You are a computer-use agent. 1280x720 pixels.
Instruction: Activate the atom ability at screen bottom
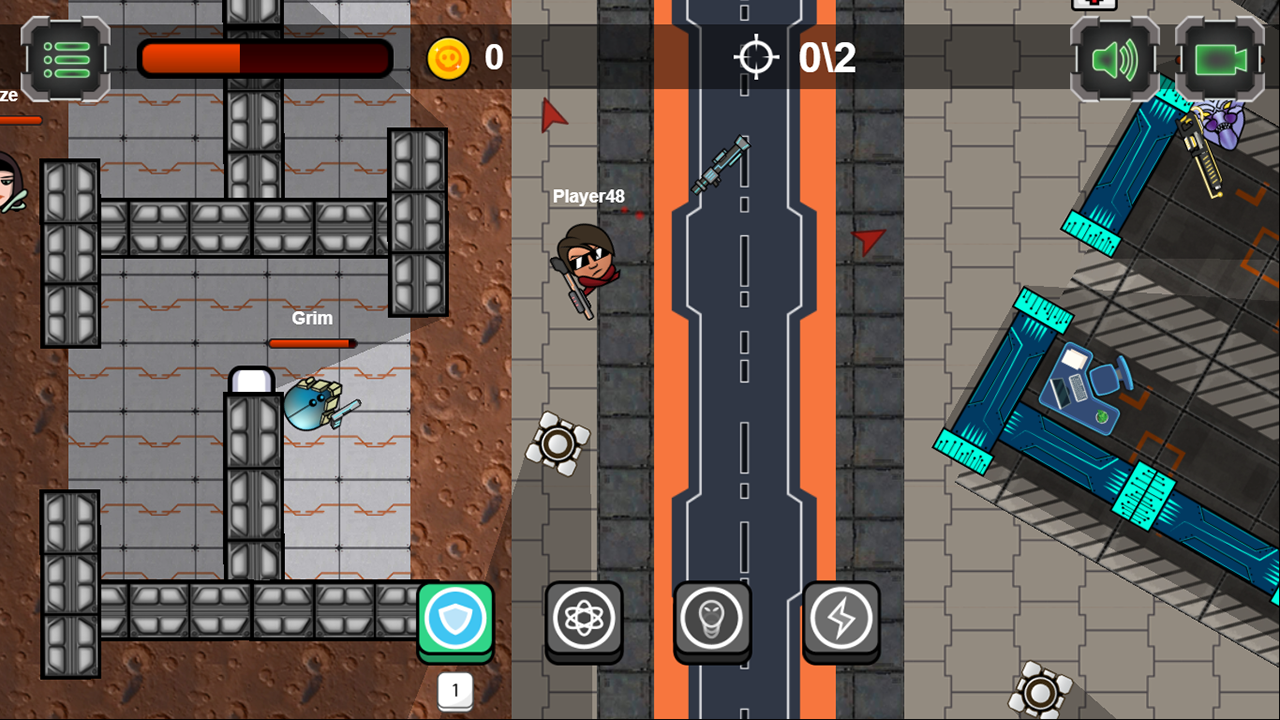point(584,618)
